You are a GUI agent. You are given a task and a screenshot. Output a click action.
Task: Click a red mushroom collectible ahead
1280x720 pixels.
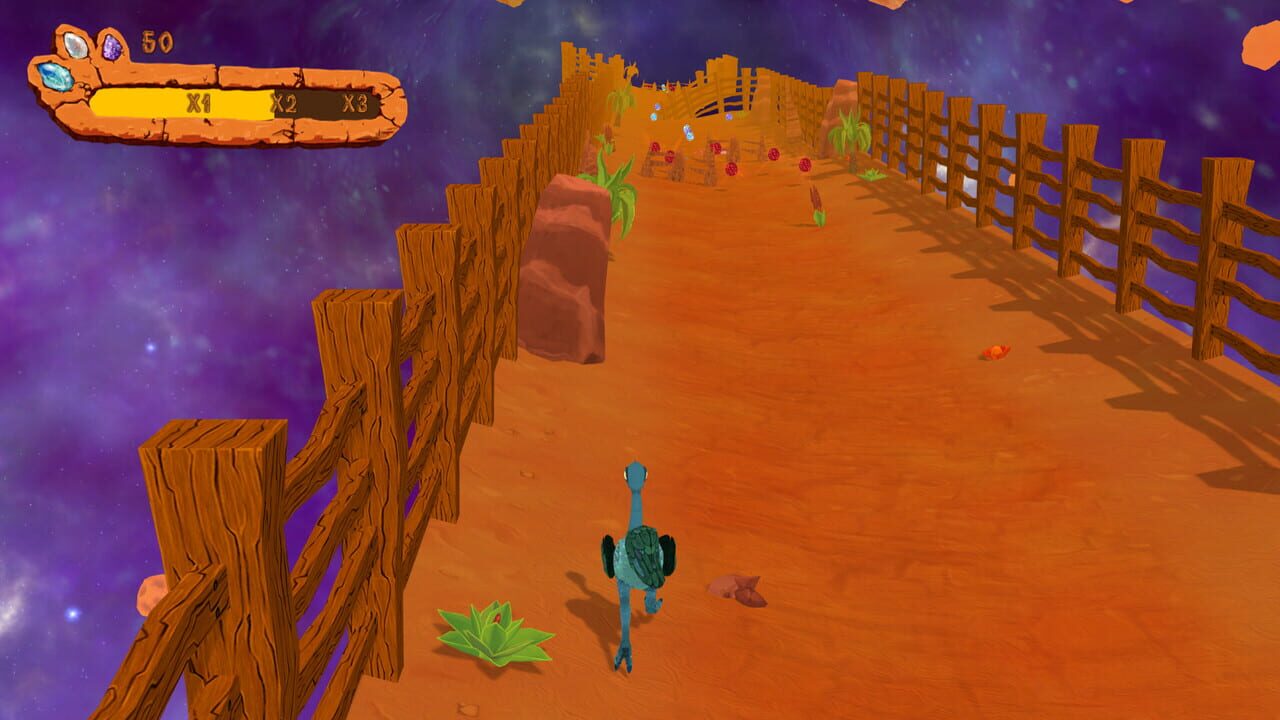[772, 155]
